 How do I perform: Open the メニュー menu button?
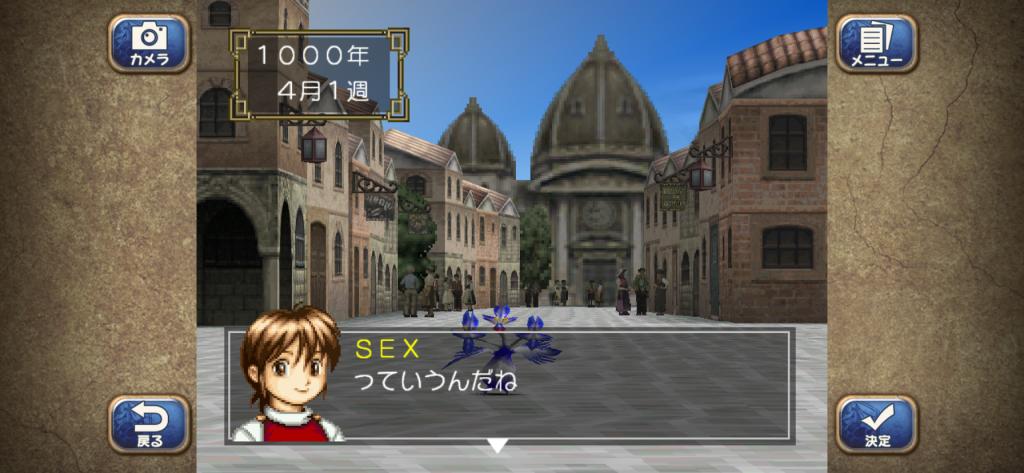tap(876, 44)
